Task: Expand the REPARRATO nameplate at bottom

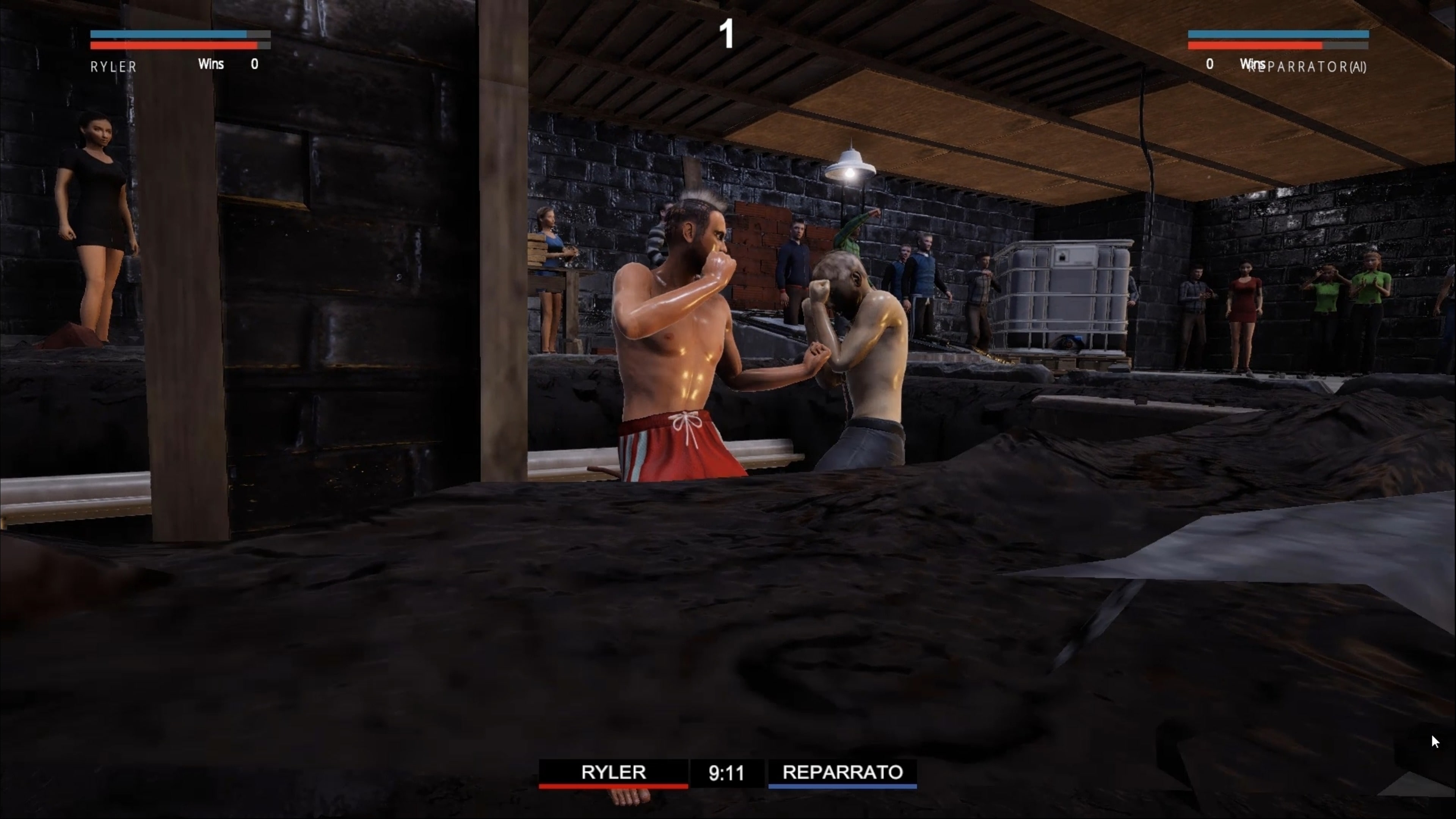Action: 842,772
